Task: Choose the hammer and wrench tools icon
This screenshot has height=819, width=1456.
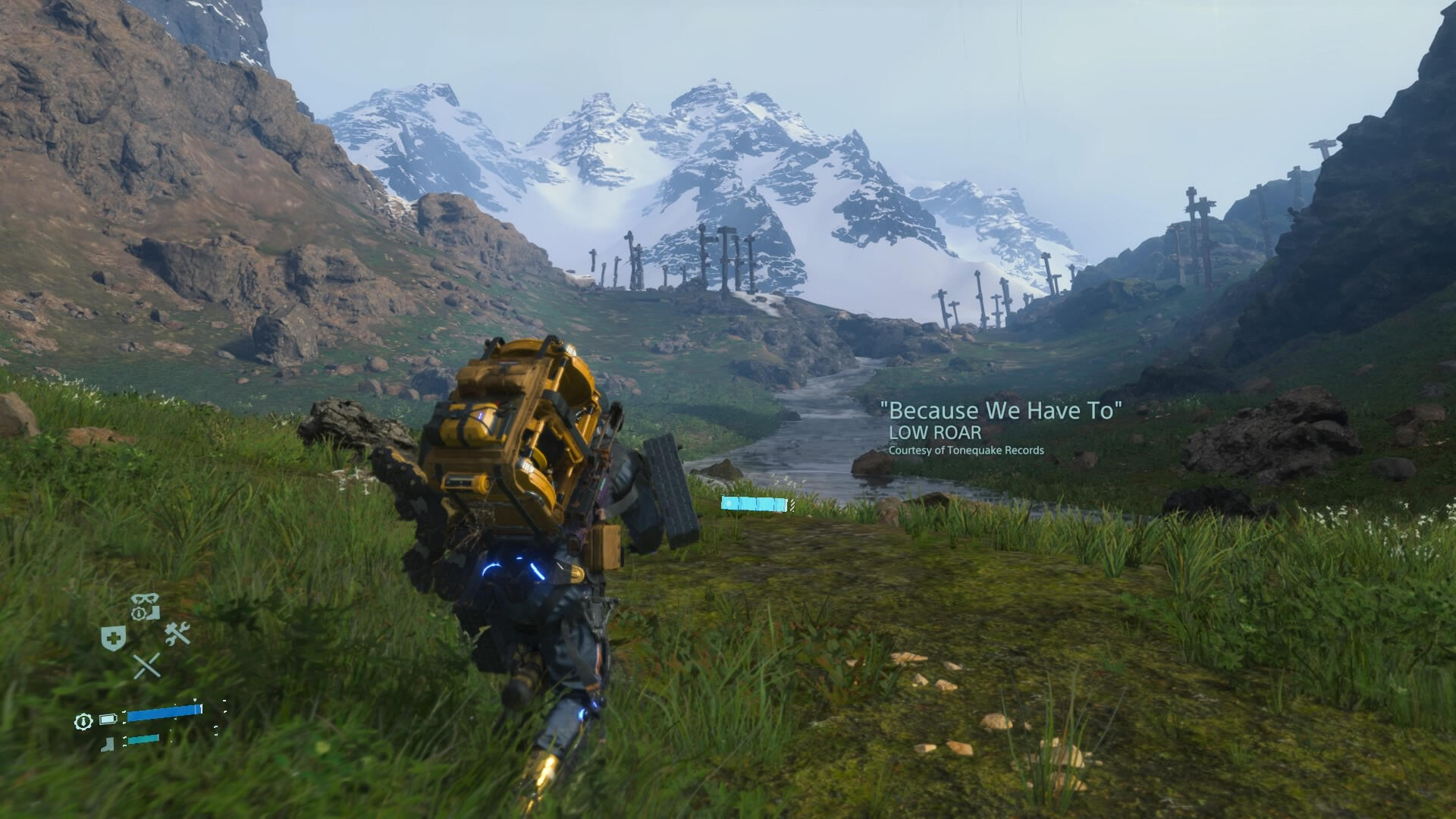Action: click(177, 634)
